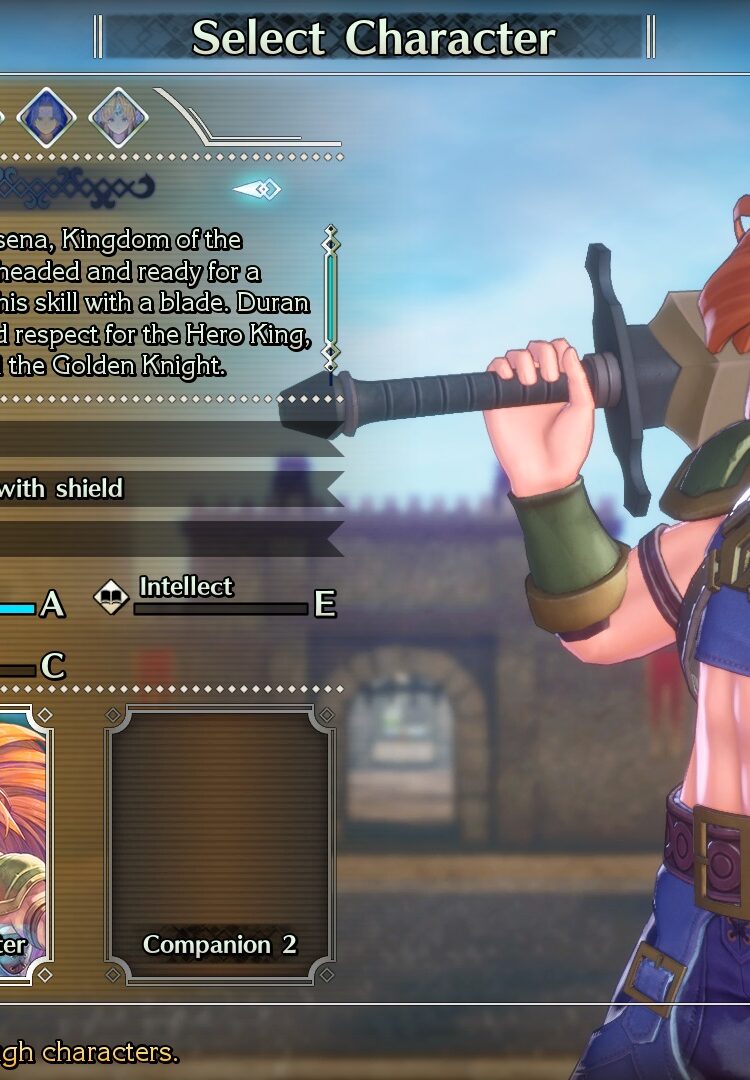Select the empty Companion 2 slot
Viewport: 750px width, 1080px height.
(x=220, y=845)
